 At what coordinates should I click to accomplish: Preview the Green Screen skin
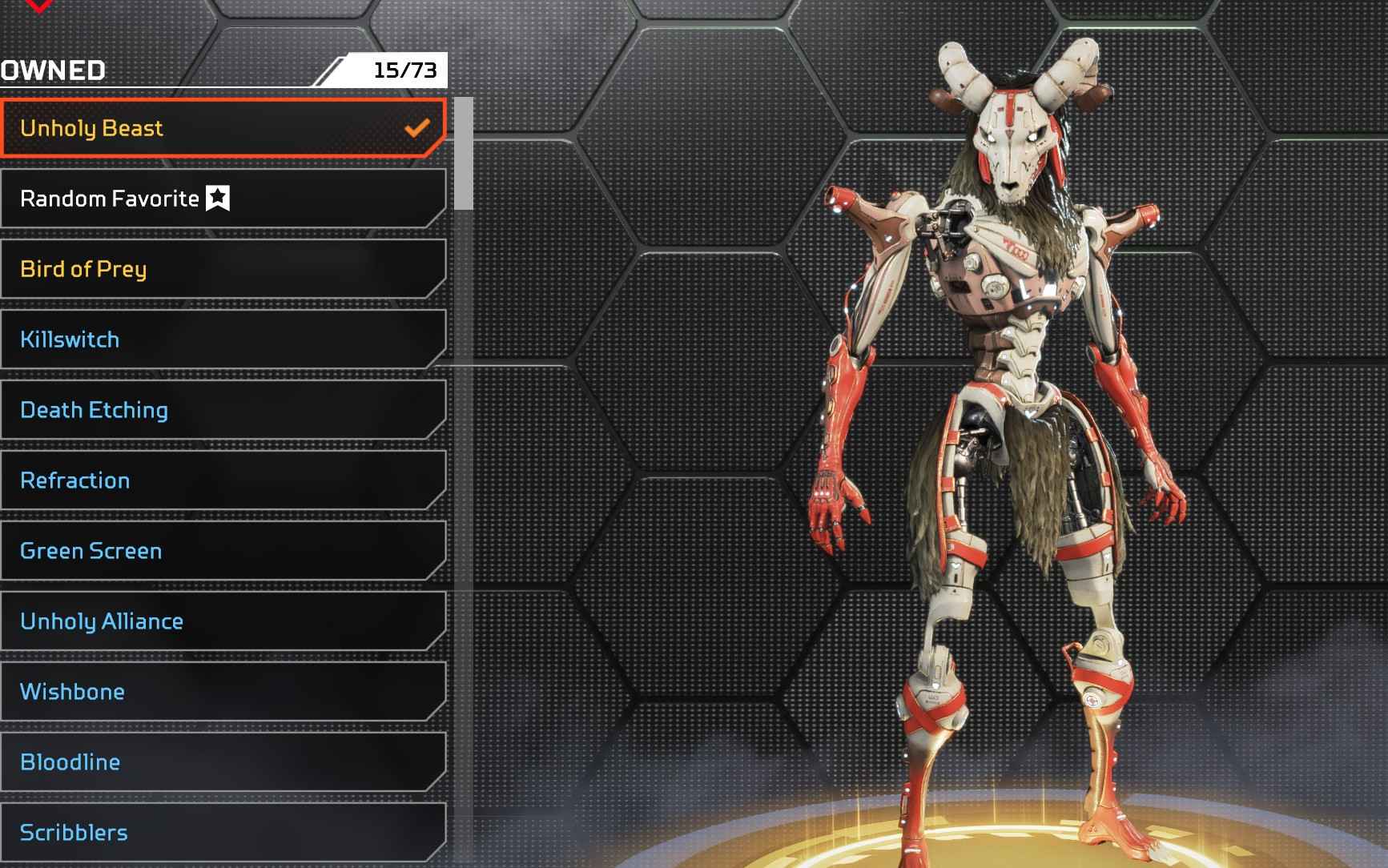pyautogui.click(x=223, y=551)
